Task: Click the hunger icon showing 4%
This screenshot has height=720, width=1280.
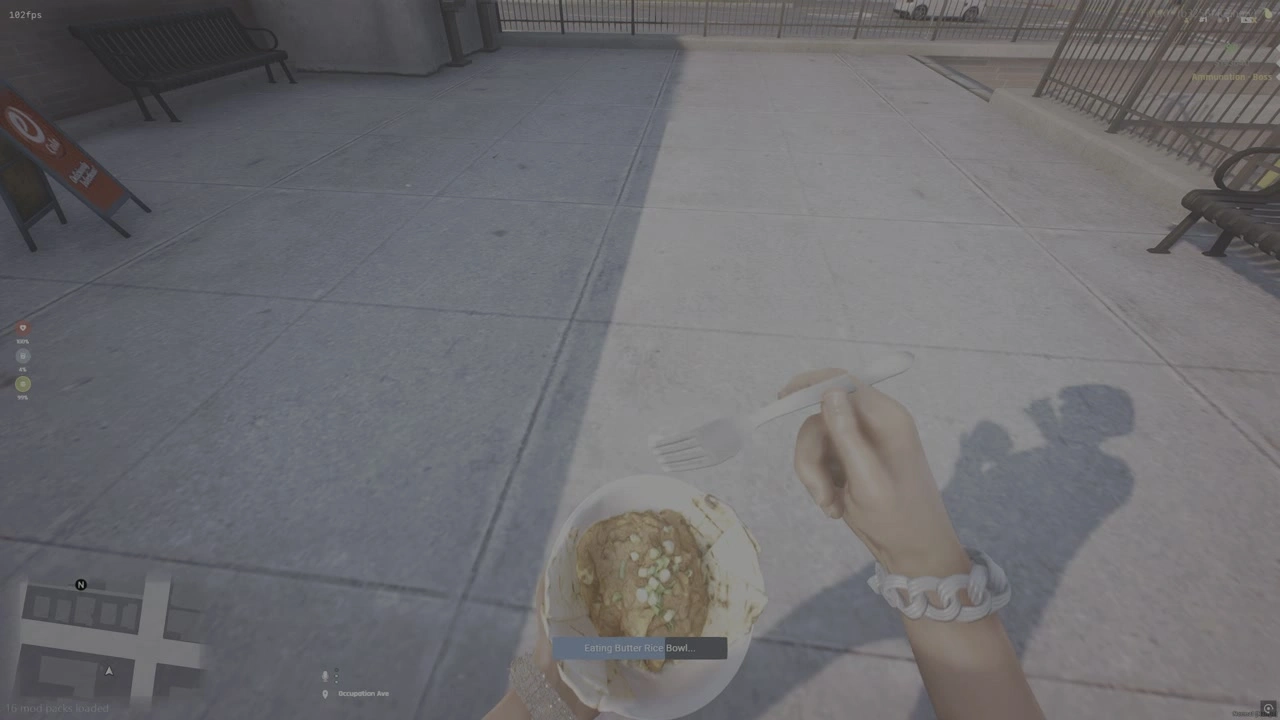Action: (22, 355)
